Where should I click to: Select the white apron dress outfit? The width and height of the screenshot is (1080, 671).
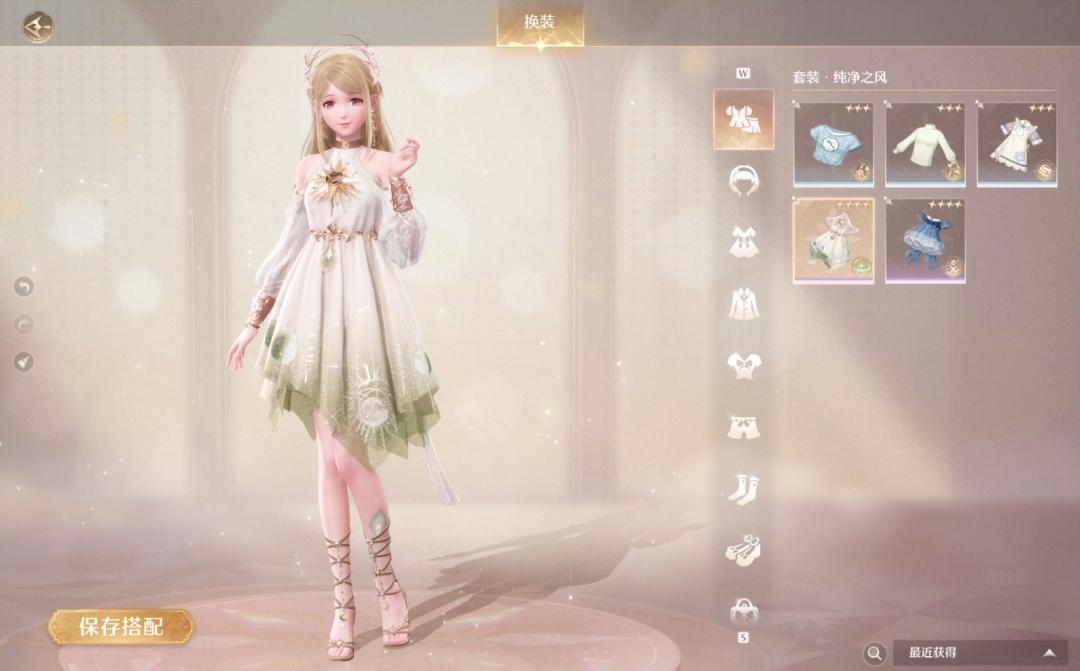tap(1016, 145)
